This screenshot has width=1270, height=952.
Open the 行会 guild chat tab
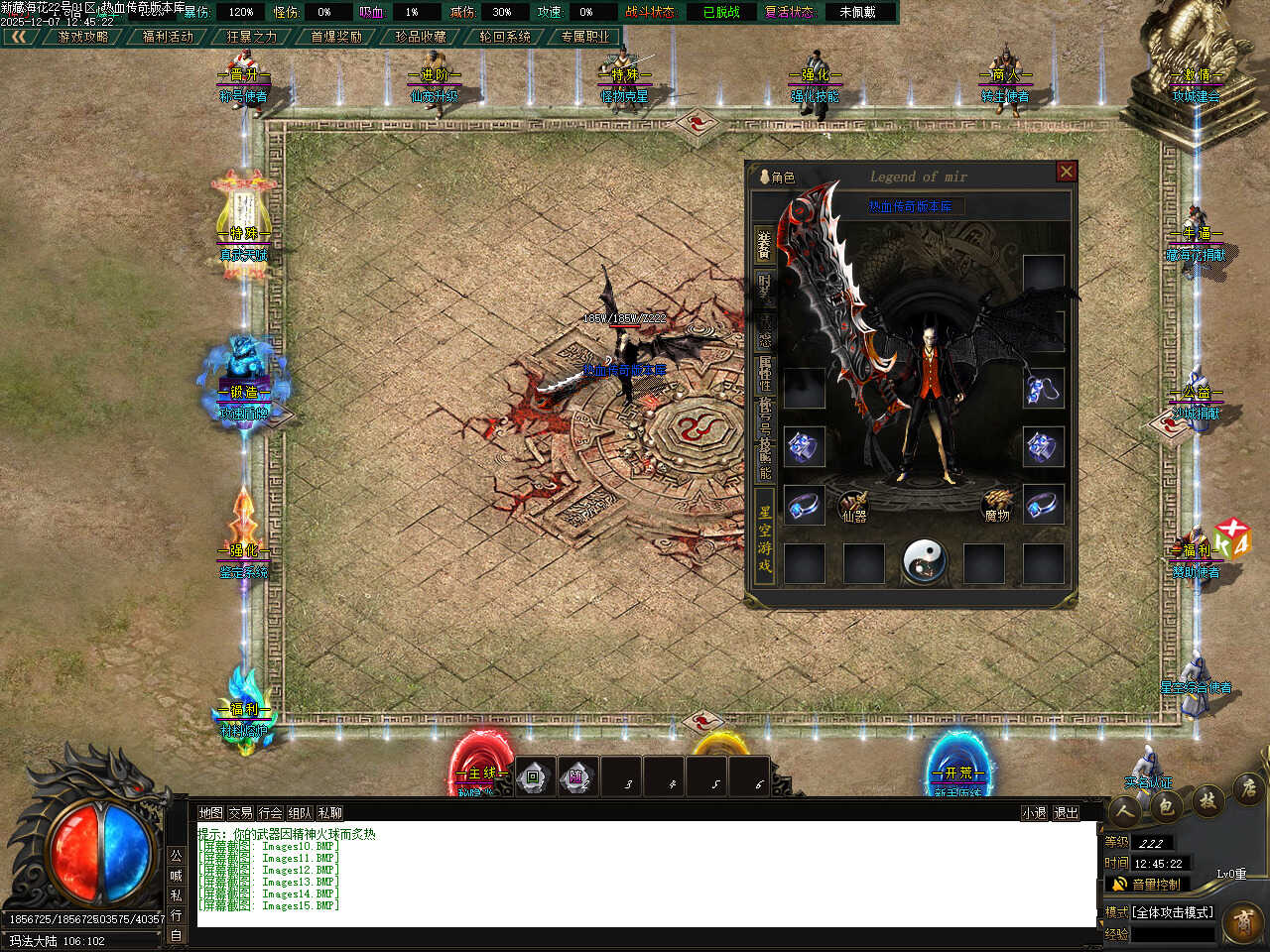tap(270, 813)
